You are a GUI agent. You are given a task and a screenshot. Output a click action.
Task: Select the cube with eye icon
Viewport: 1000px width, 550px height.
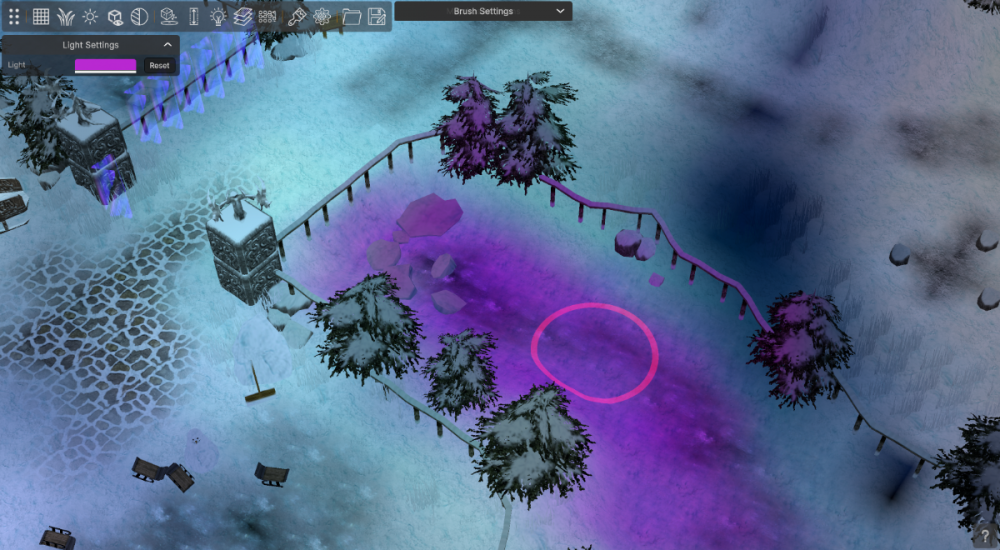coord(116,16)
